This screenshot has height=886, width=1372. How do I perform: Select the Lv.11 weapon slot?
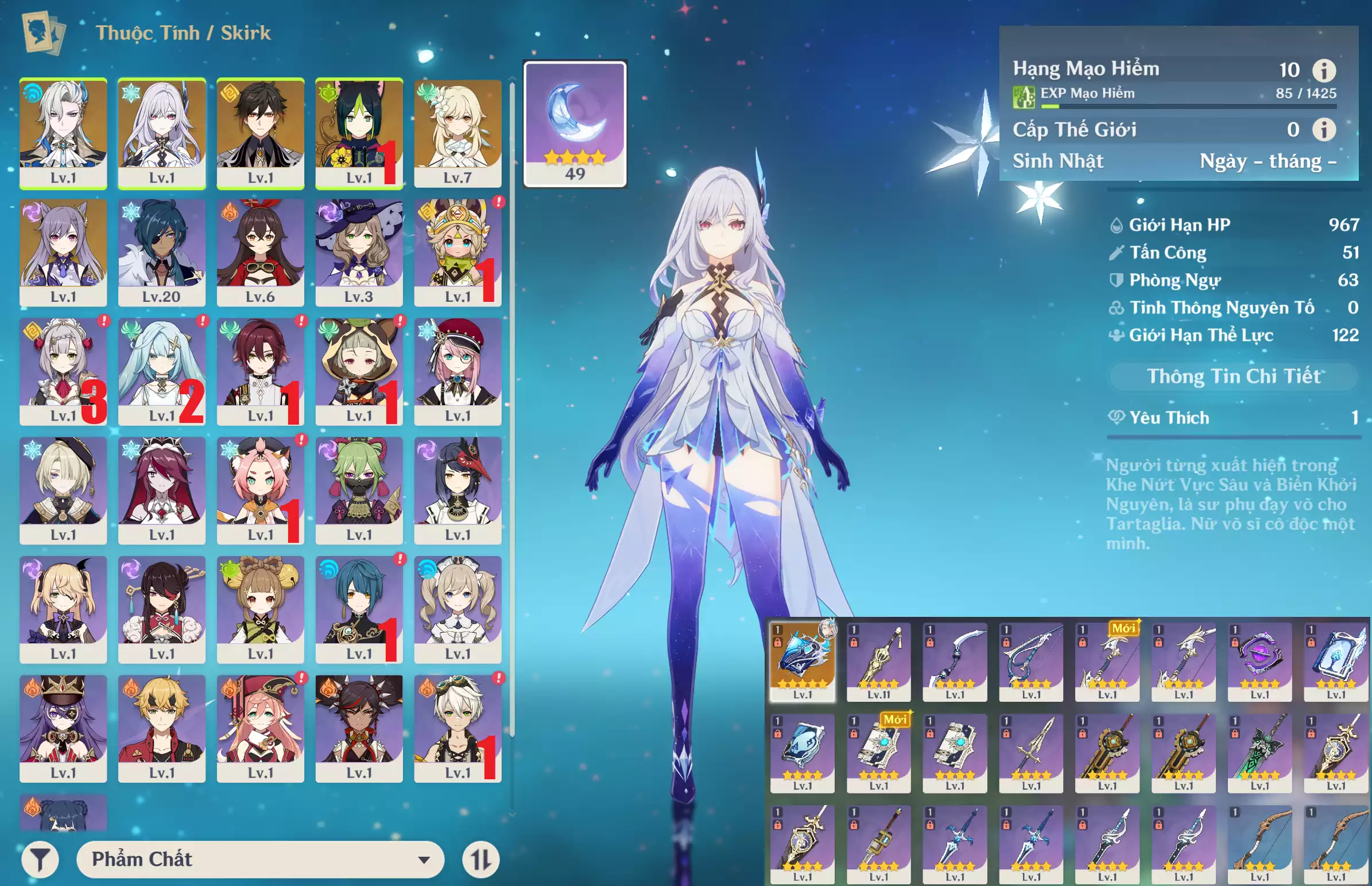coord(878,660)
